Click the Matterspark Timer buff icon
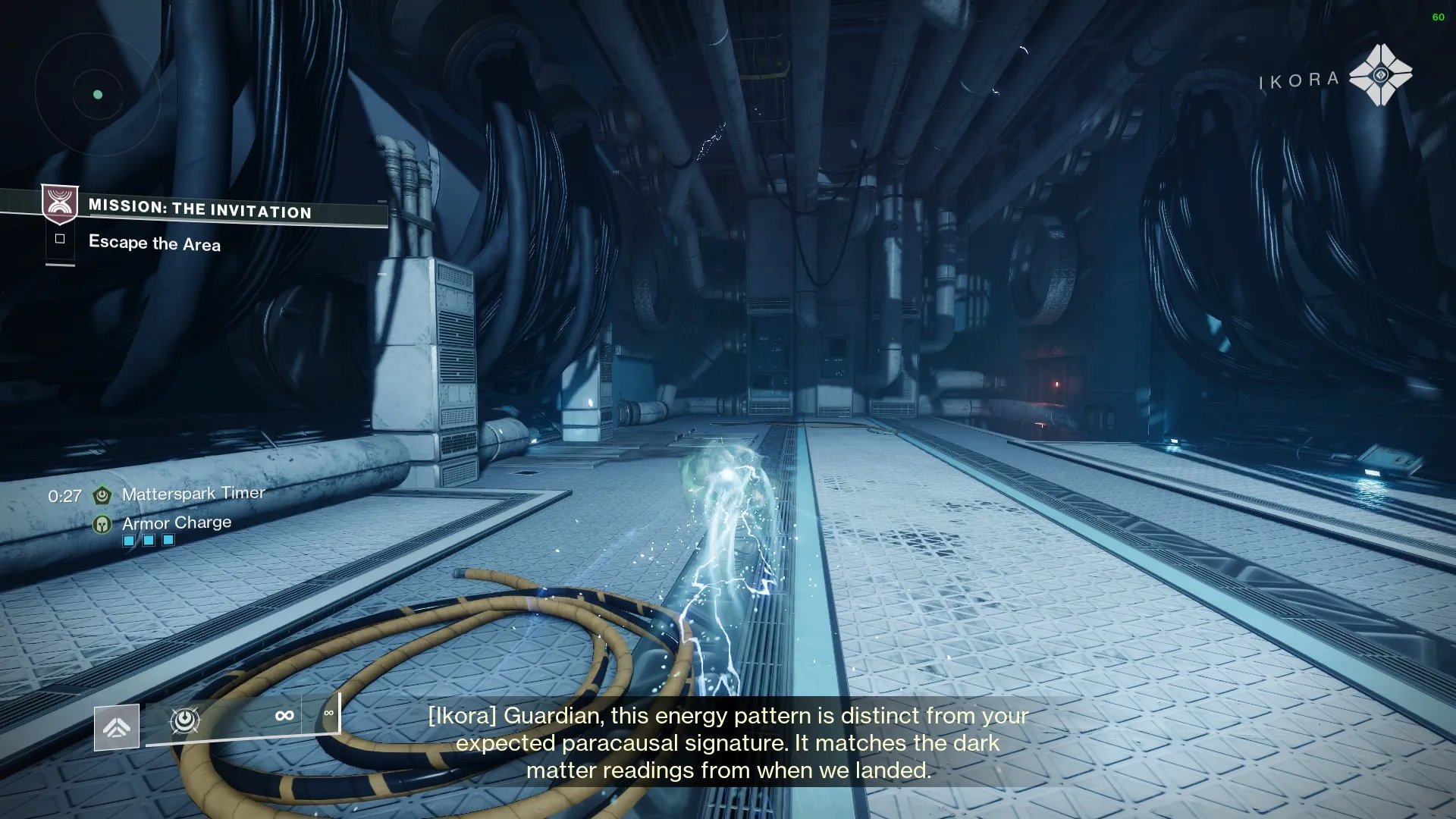The width and height of the screenshot is (1456, 819). coord(102,495)
